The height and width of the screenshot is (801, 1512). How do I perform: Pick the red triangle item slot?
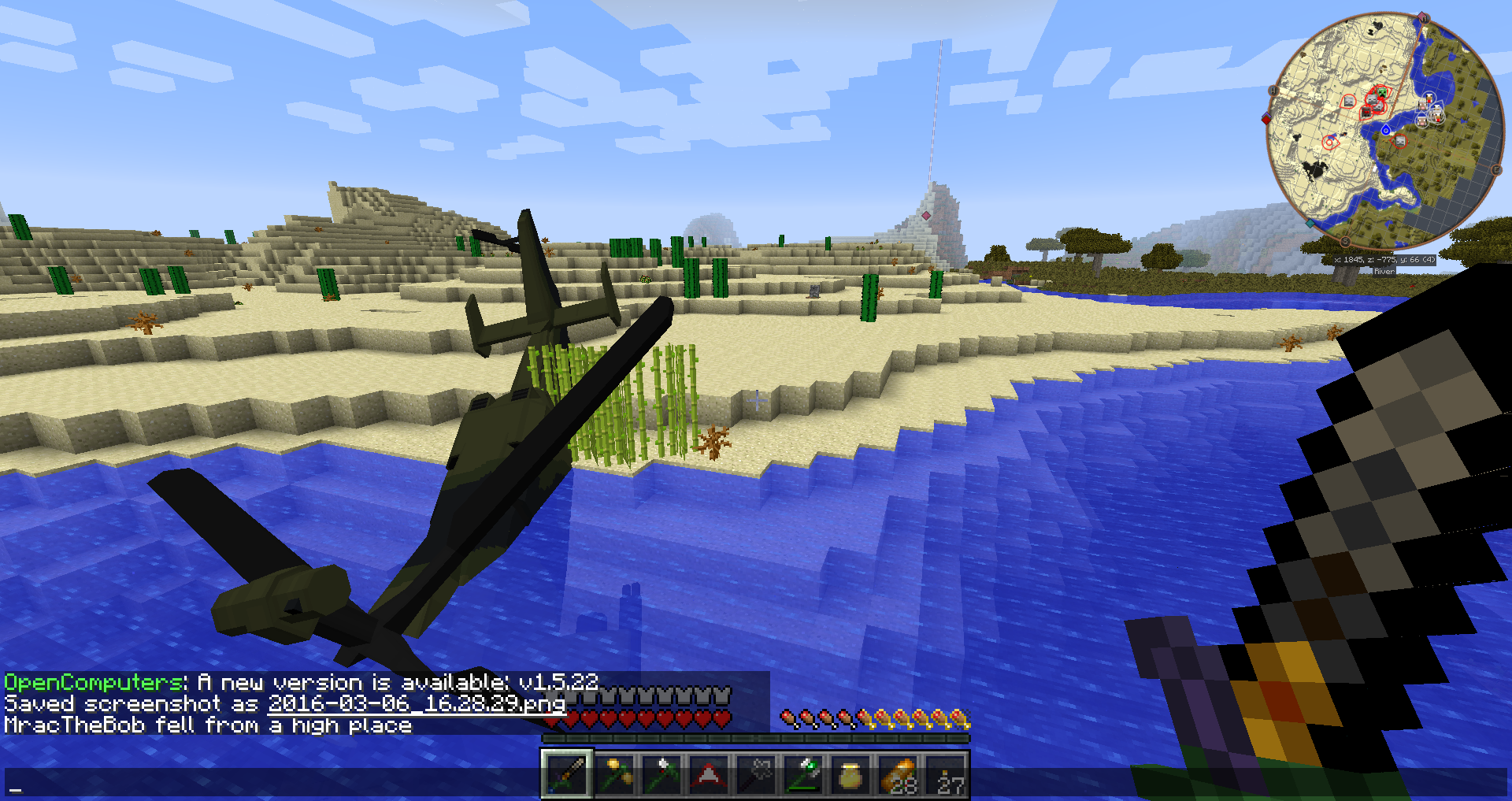point(709,774)
